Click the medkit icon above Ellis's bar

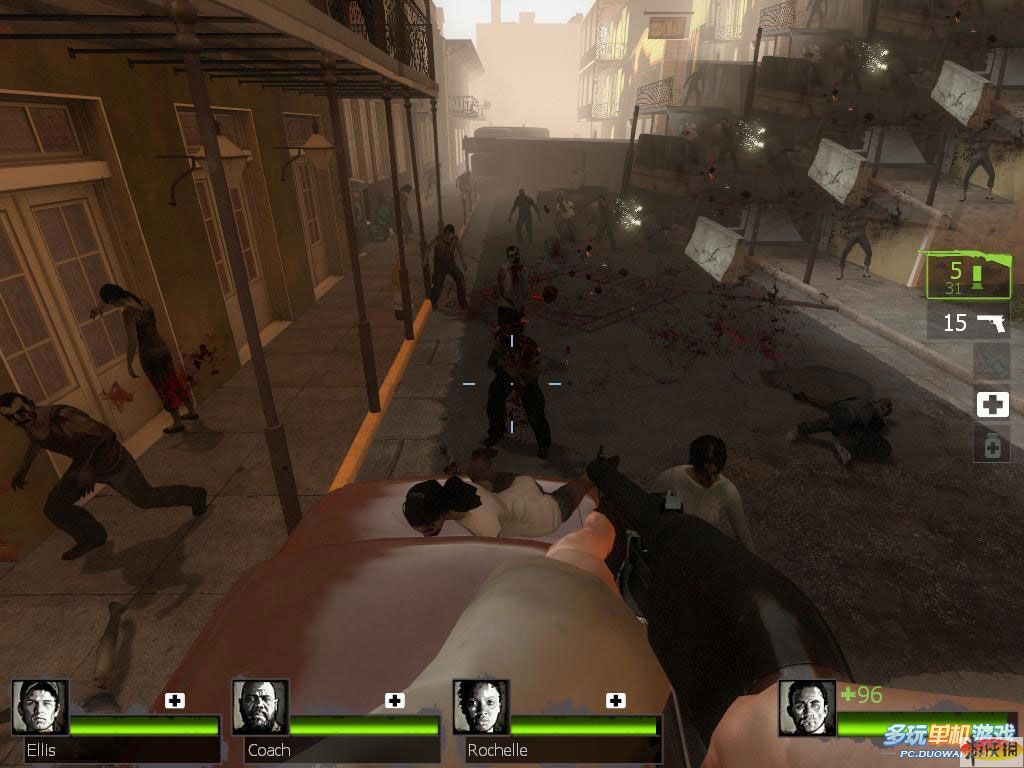pyautogui.click(x=175, y=700)
